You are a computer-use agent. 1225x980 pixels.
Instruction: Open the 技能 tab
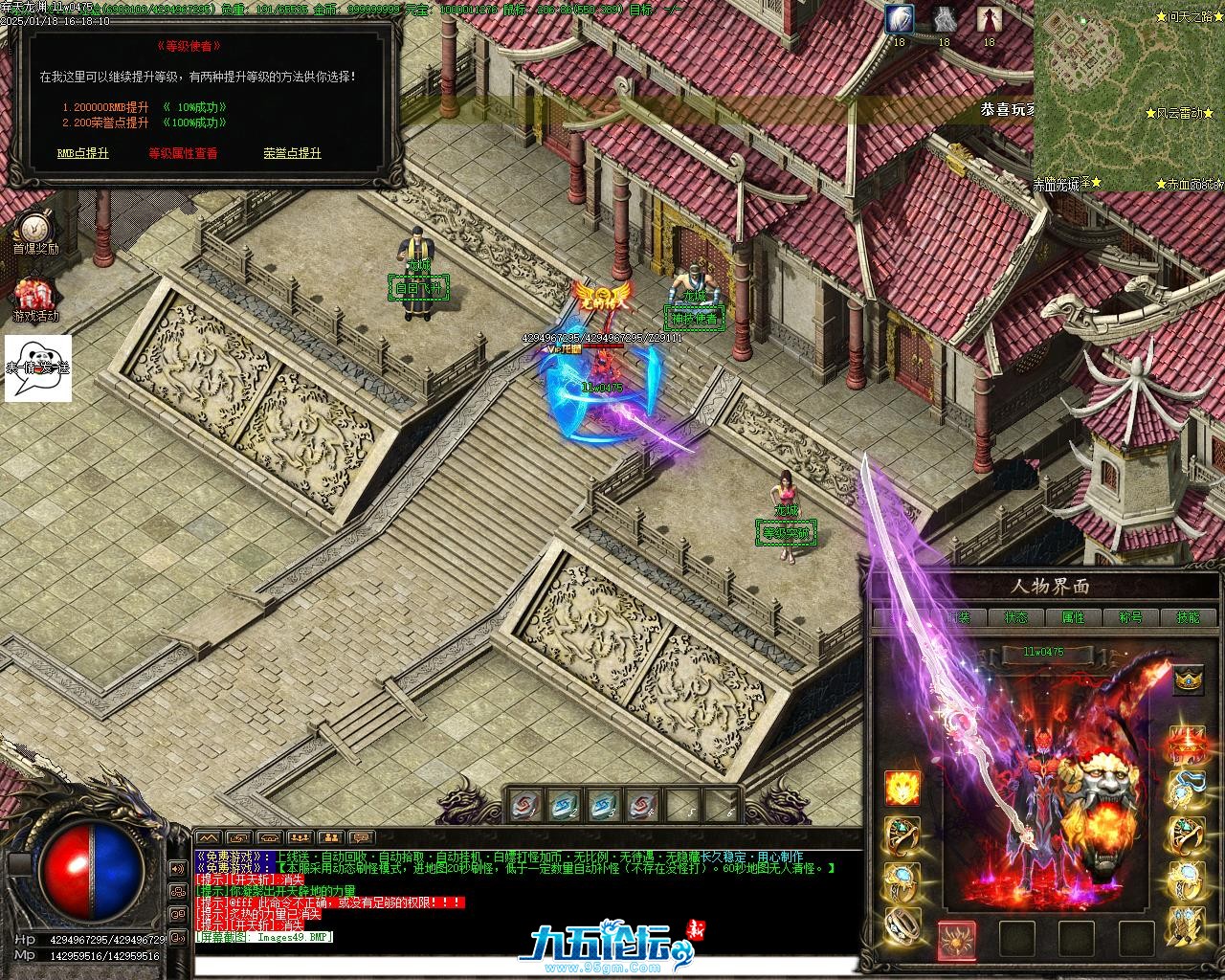click(x=1187, y=617)
